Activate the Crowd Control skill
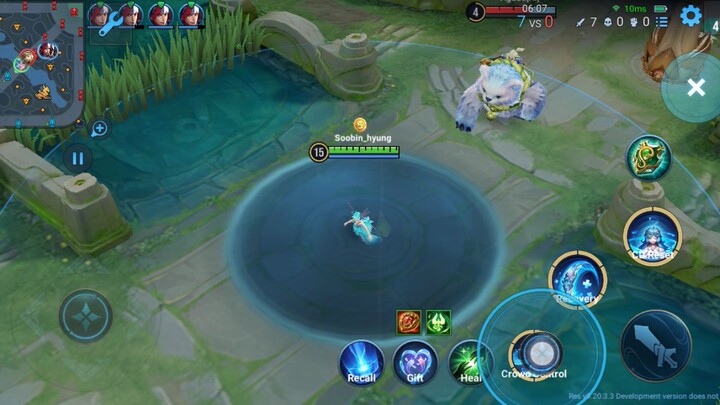This screenshot has height=405, width=720. (x=536, y=352)
